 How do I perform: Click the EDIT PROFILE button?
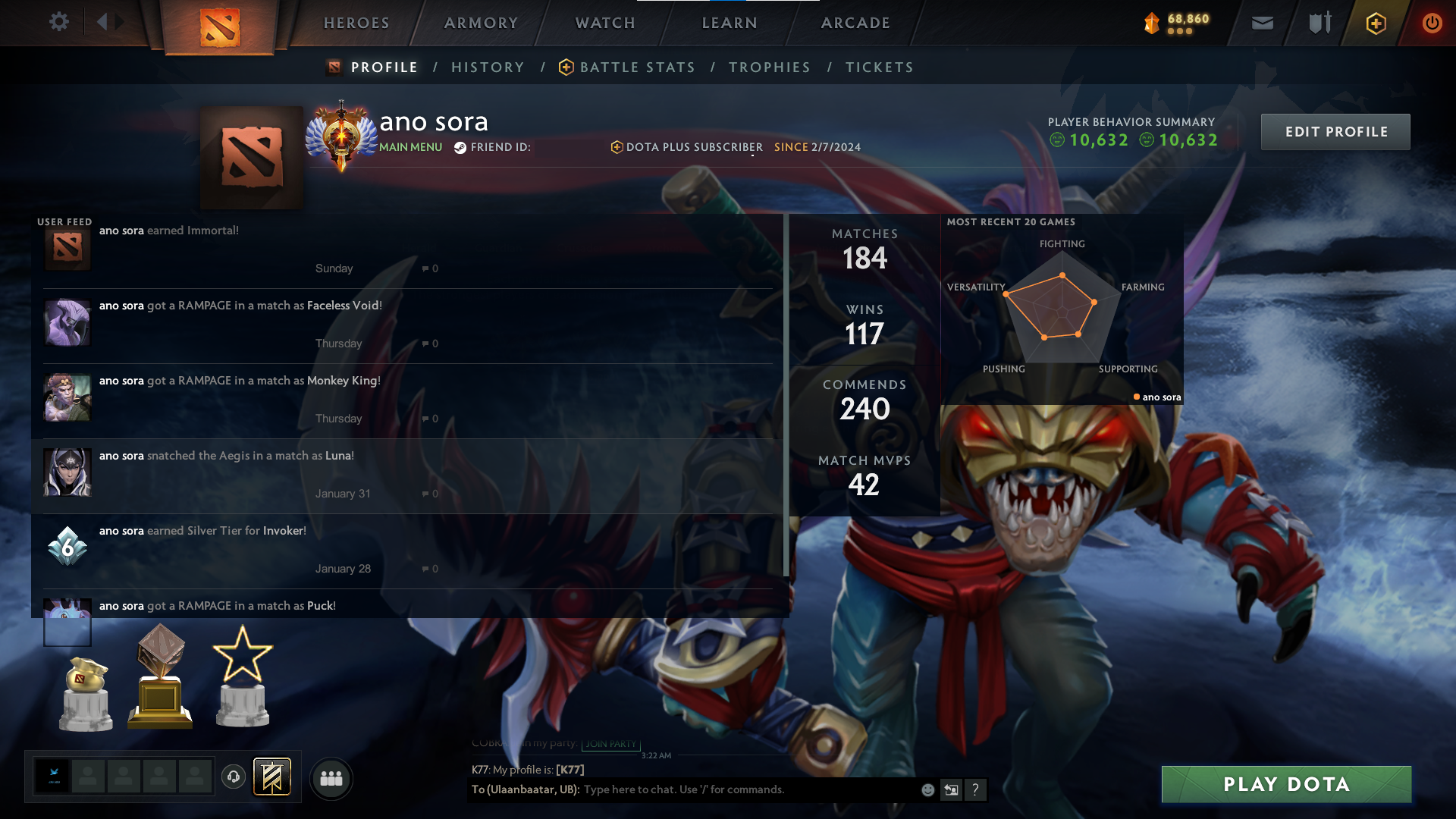tap(1335, 131)
